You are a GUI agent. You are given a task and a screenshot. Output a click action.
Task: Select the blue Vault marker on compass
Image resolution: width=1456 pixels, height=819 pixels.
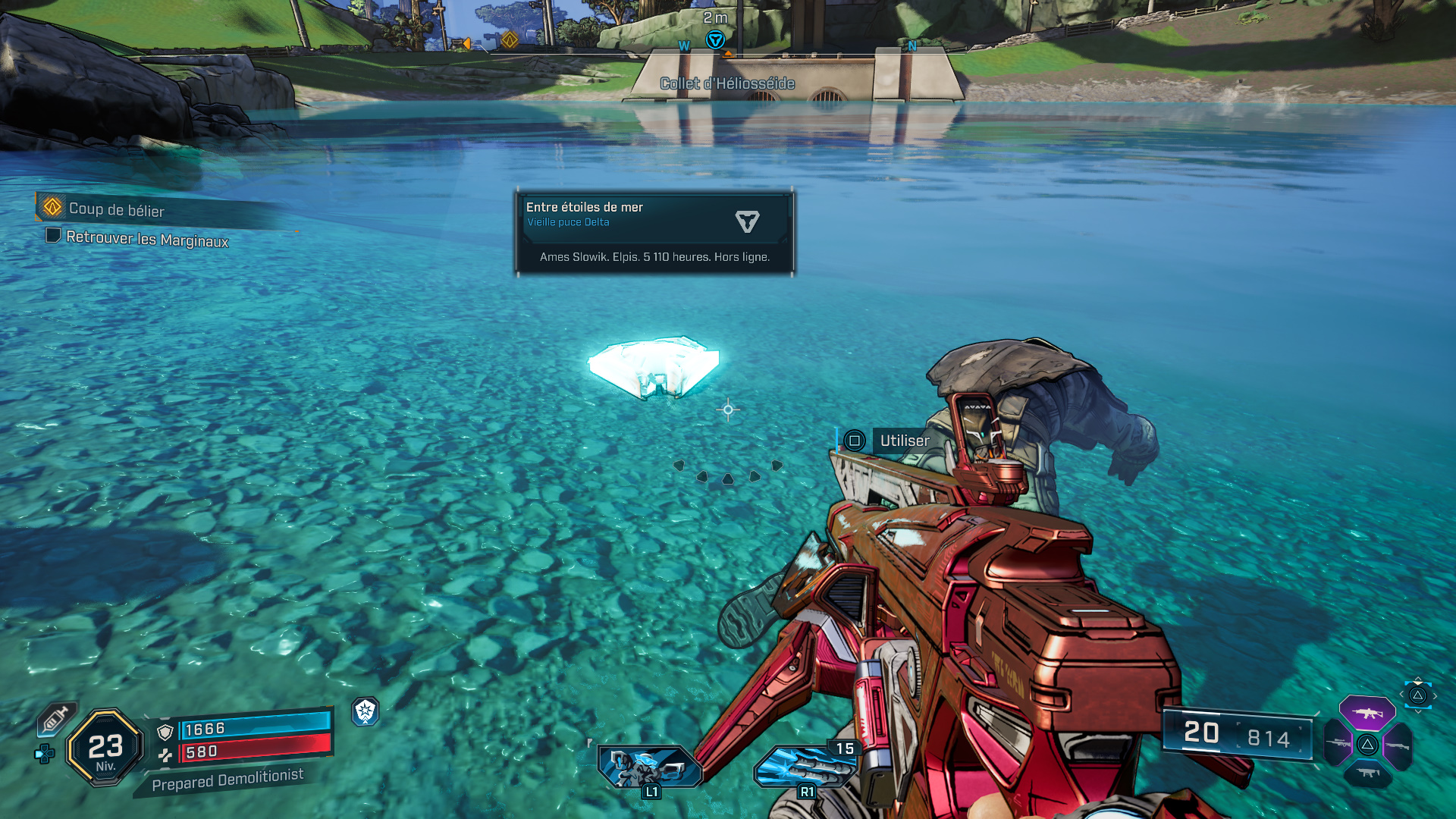[x=715, y=39]
